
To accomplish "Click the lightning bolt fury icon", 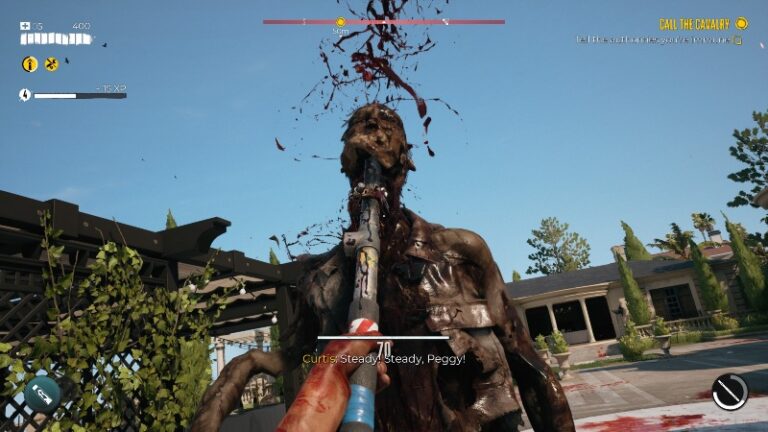I will point(25,95).
